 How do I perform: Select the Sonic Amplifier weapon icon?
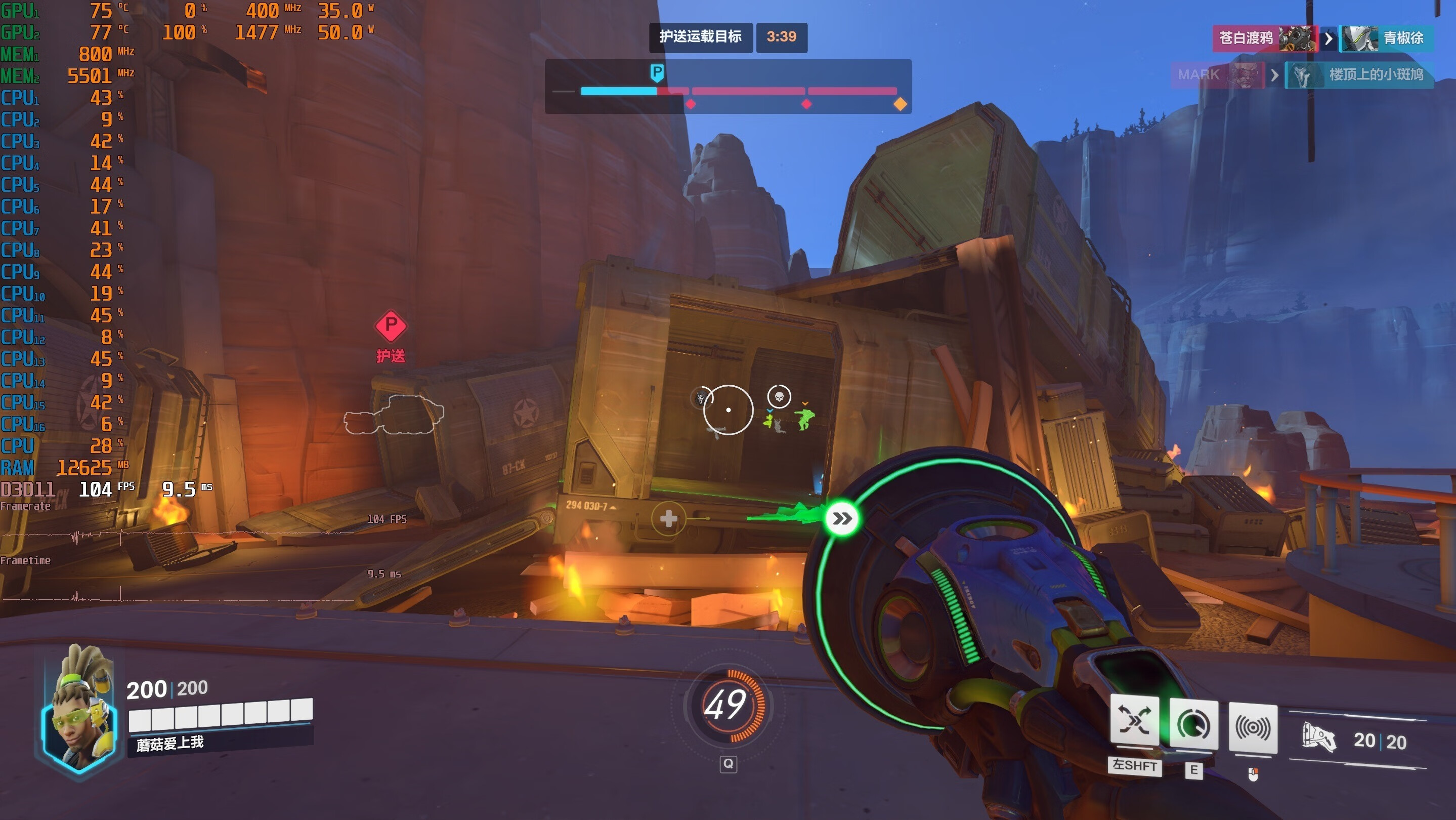(1319, 739)
